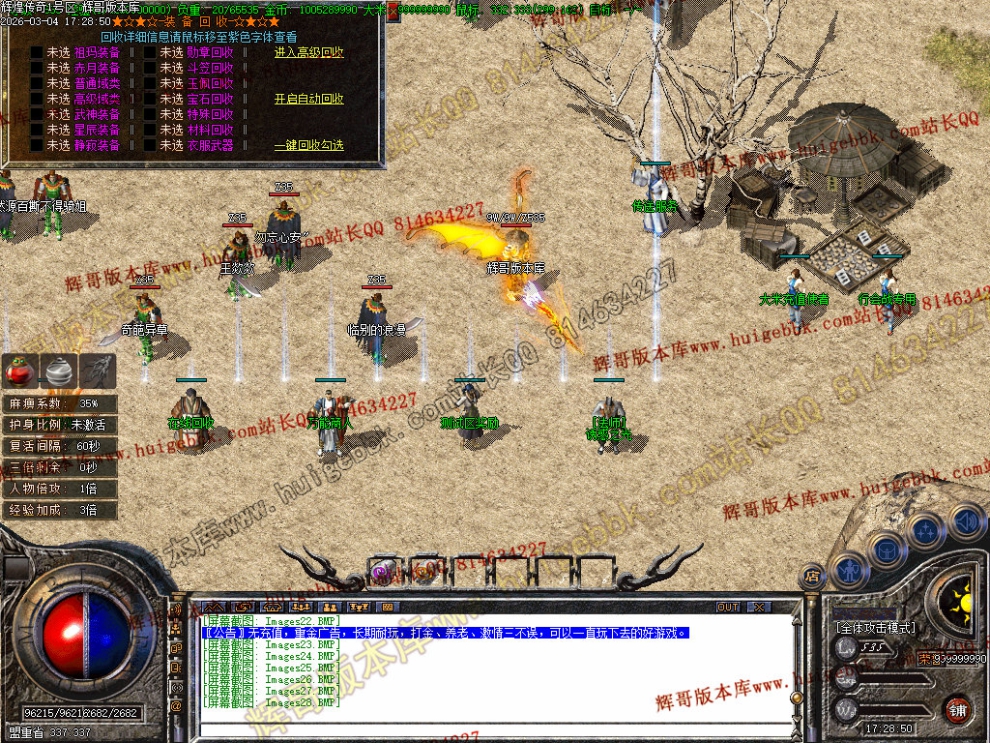
Task: Click the 一键回收勾选 one-click recycle link
Action: tap(308, 145)
